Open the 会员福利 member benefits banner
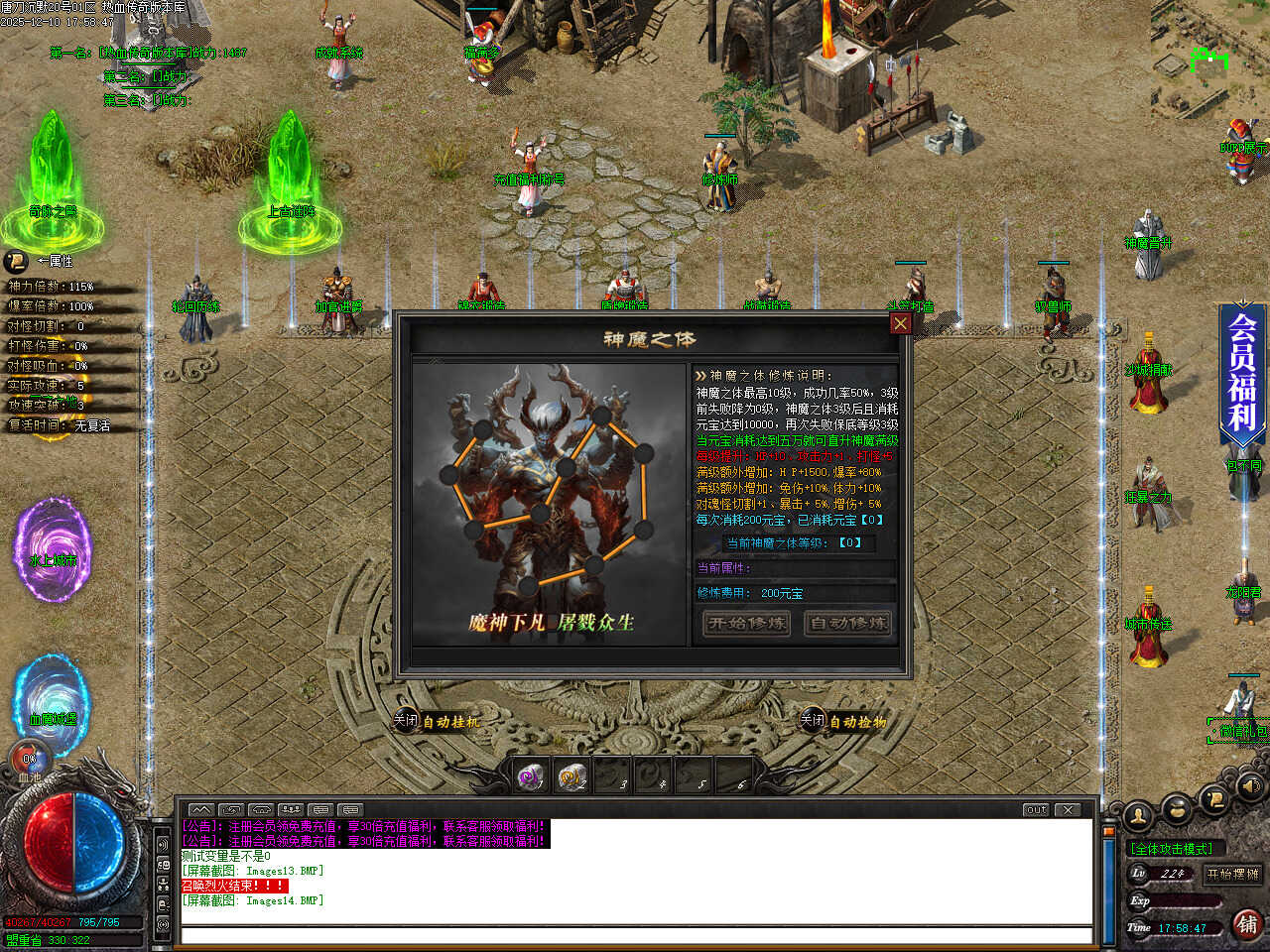Screen dimensions: 1270x952 (1242, 372)
